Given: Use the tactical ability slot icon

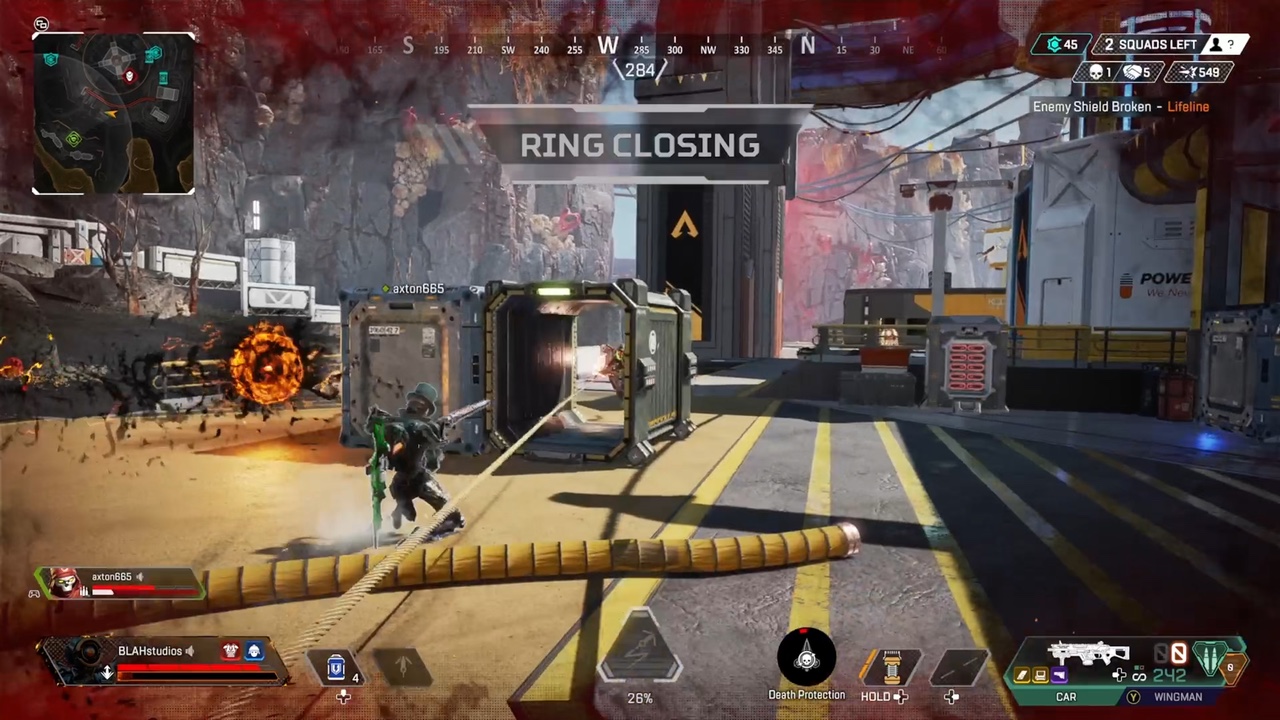Looking at the screenshot, I should 403,667.
